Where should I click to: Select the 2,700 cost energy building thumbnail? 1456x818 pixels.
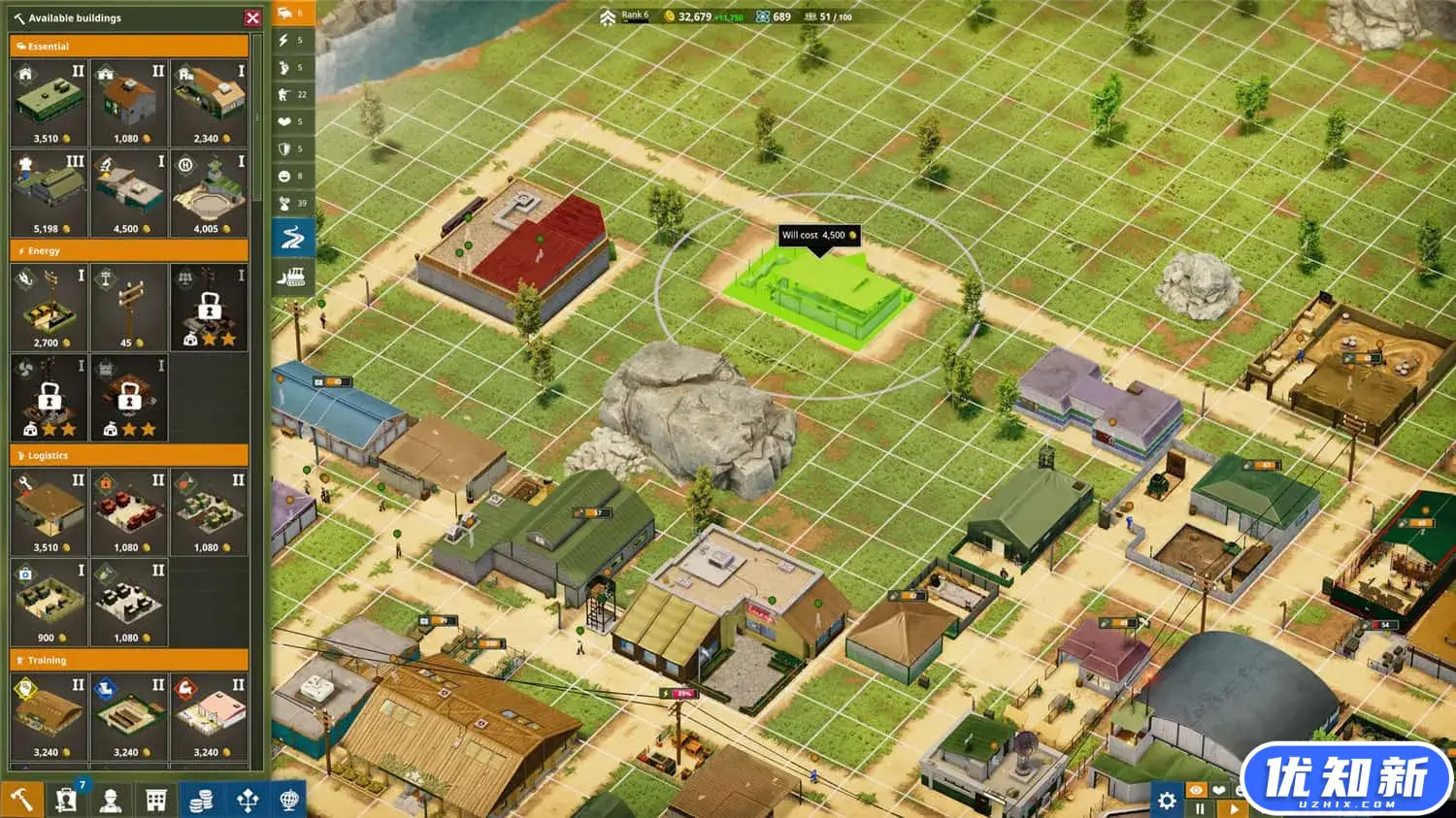point(49,306)
